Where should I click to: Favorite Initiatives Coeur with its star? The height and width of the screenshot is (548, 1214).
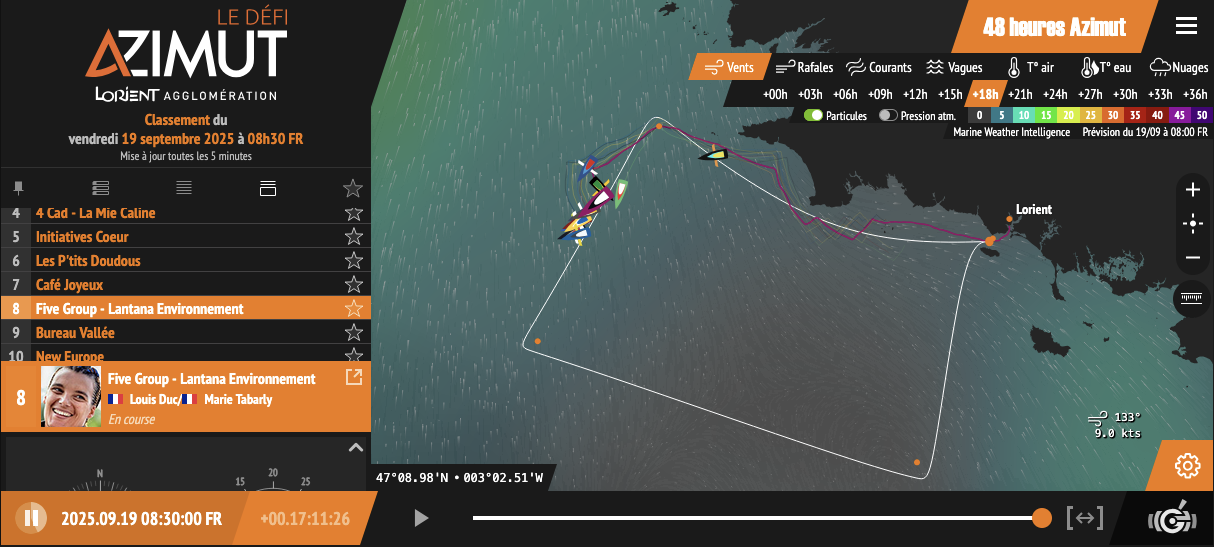pyautogui.click(x=353, y=237)
